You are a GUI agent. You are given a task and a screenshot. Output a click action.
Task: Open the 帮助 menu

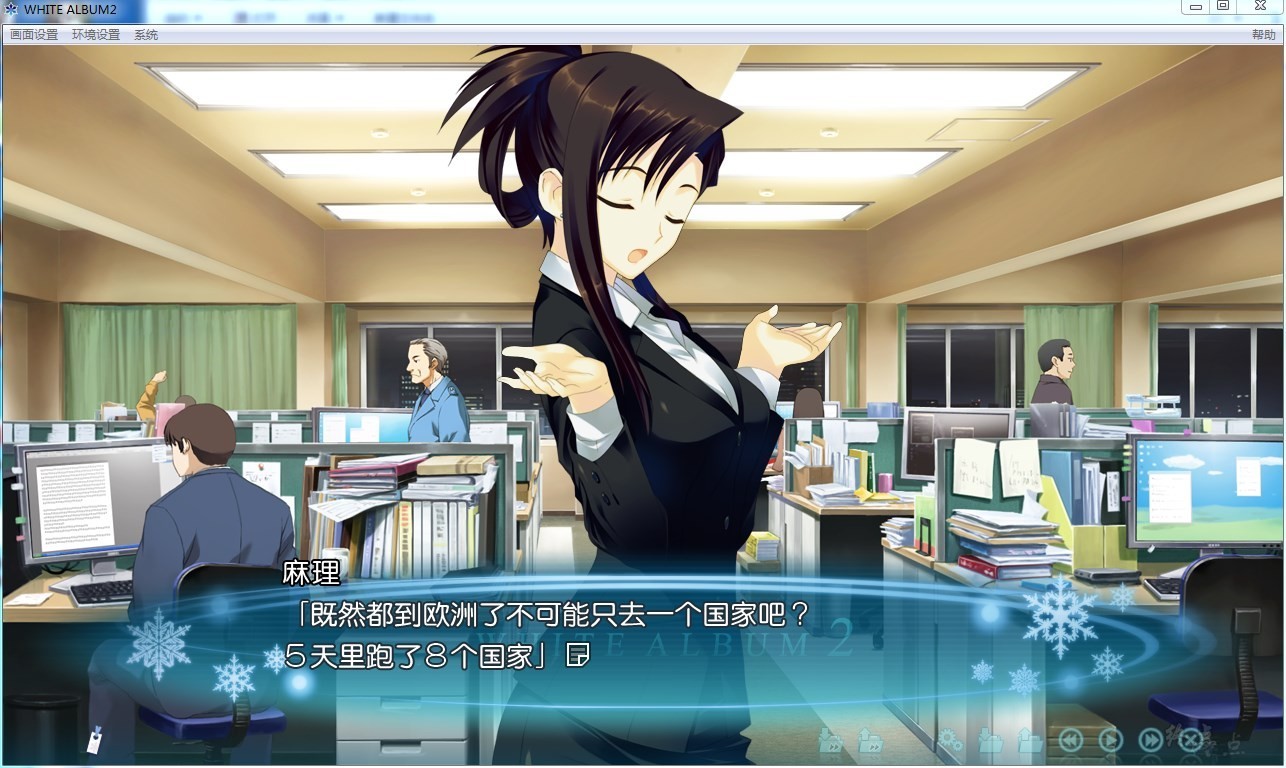1263,35
